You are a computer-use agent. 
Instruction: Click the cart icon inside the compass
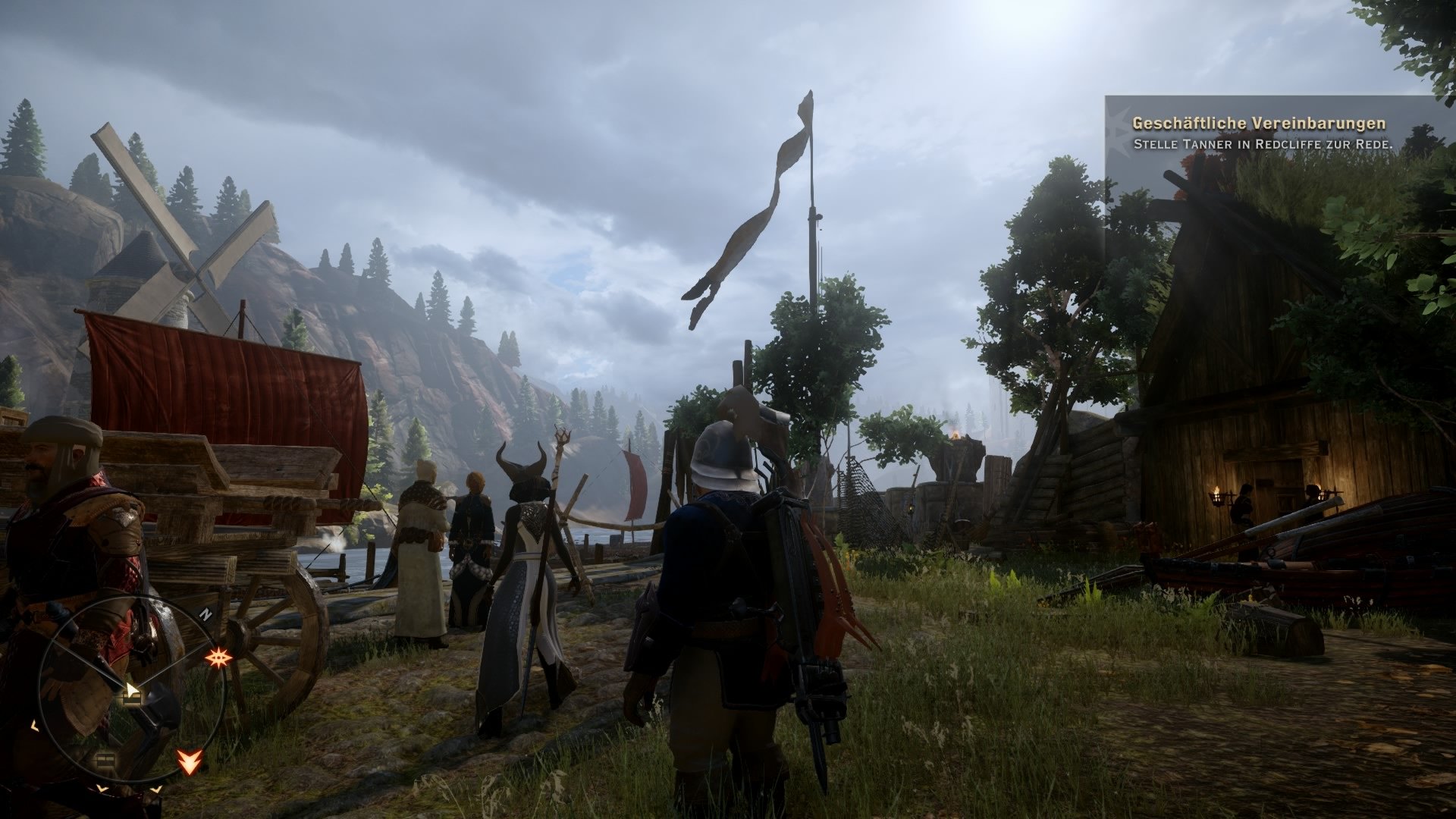[131, 698]
